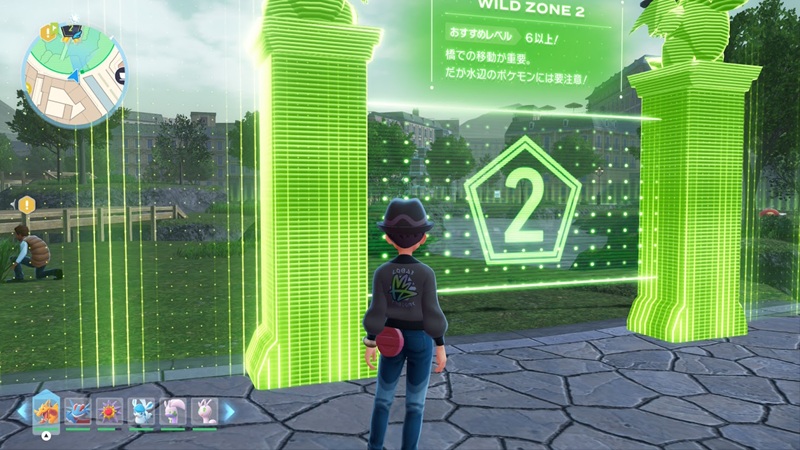Viewport: 800px width, 450px height.
Task: Click the orange exclamation marker on the minimap
Action: pyautogui.click(x=45, y=32)
